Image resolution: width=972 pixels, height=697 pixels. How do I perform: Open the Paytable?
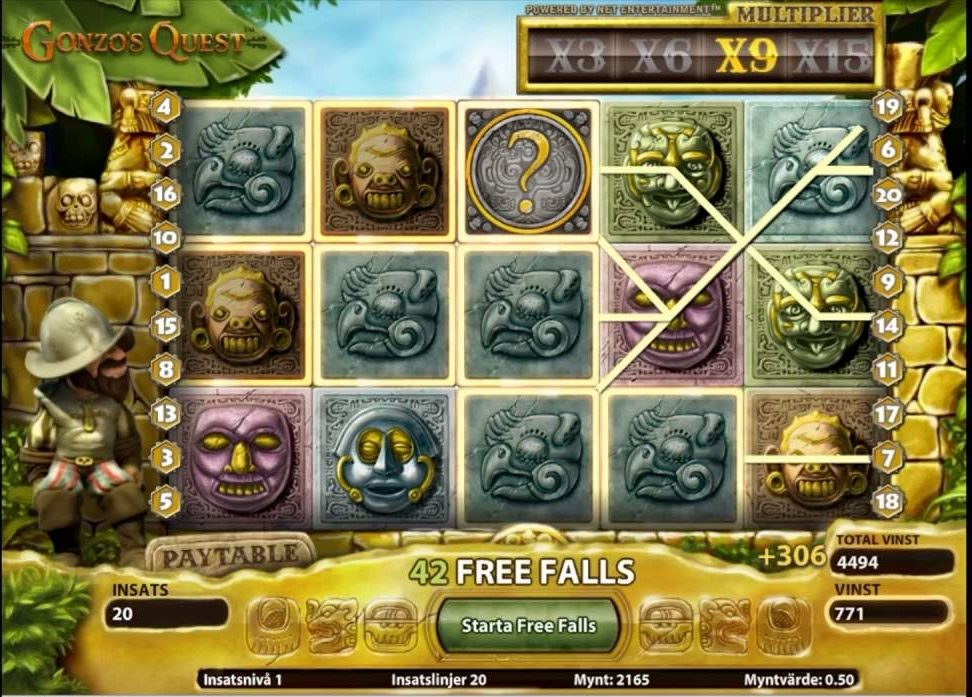[230, 554]
